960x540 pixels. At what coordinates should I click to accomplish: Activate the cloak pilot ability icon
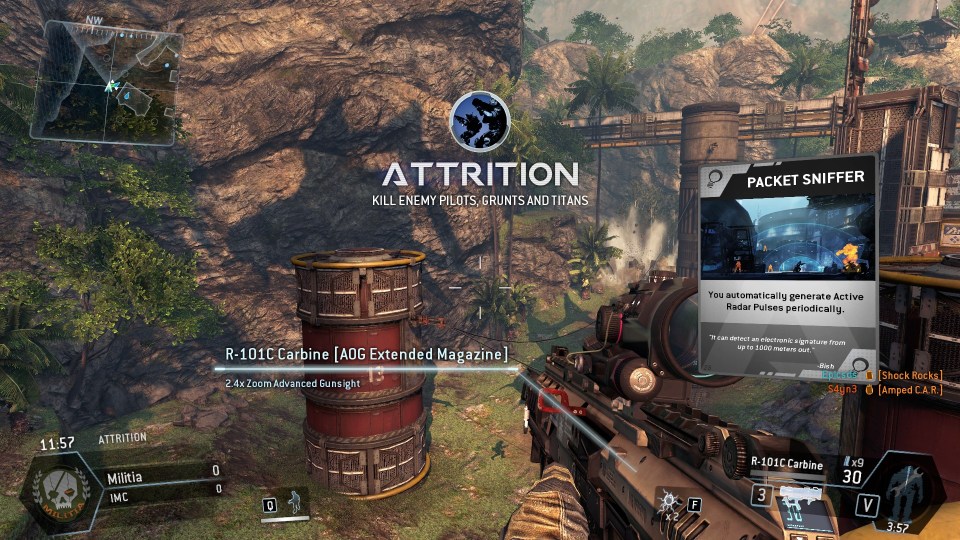pyautogui.click(x=294, y=502)
